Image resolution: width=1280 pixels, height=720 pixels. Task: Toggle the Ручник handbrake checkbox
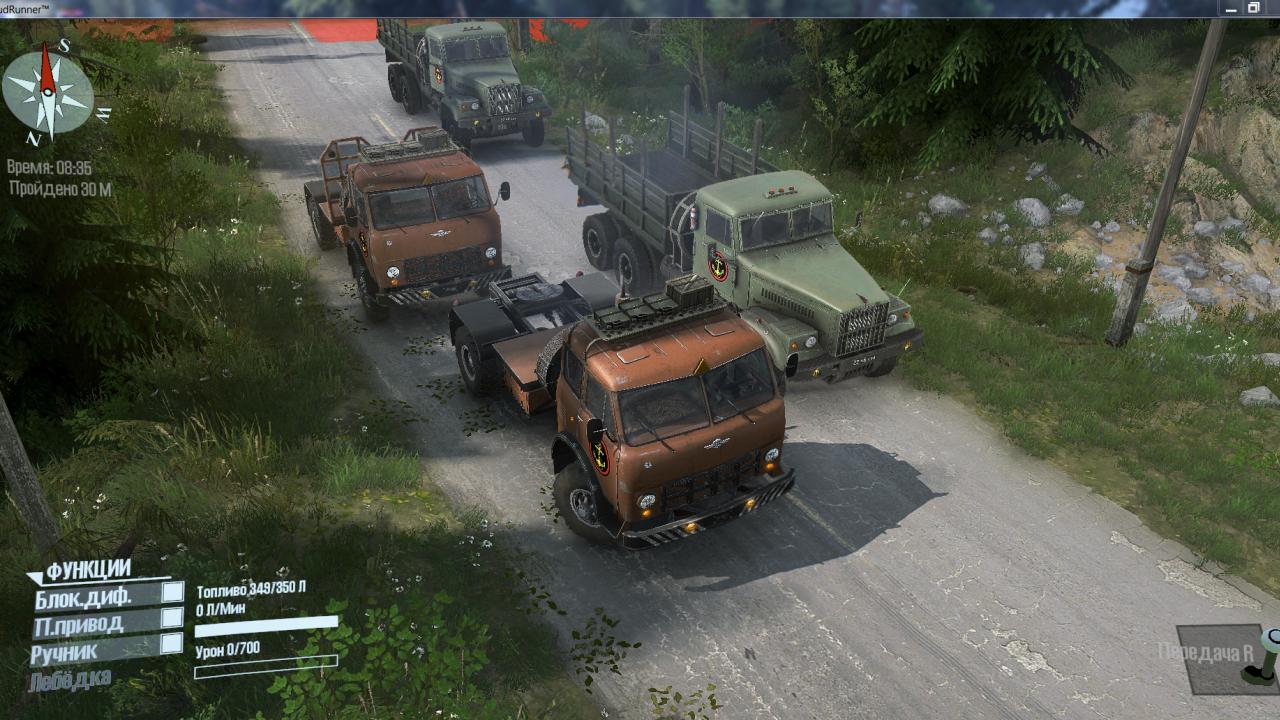pos(173,643)
